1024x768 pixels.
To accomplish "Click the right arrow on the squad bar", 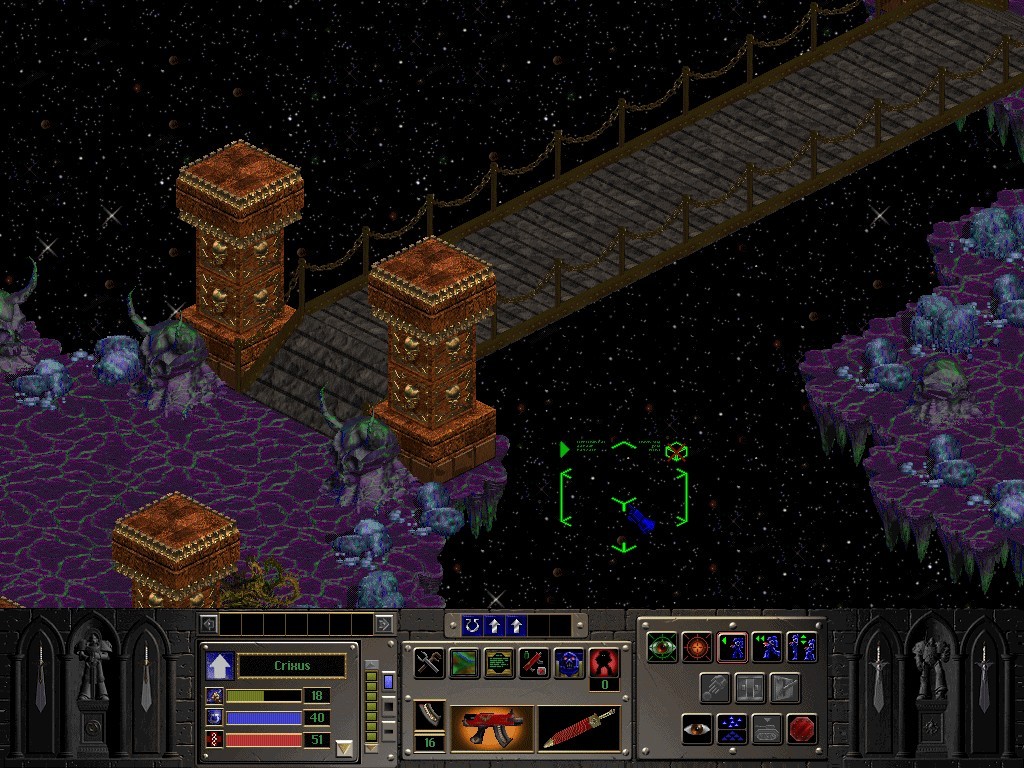I will [384, 625].
